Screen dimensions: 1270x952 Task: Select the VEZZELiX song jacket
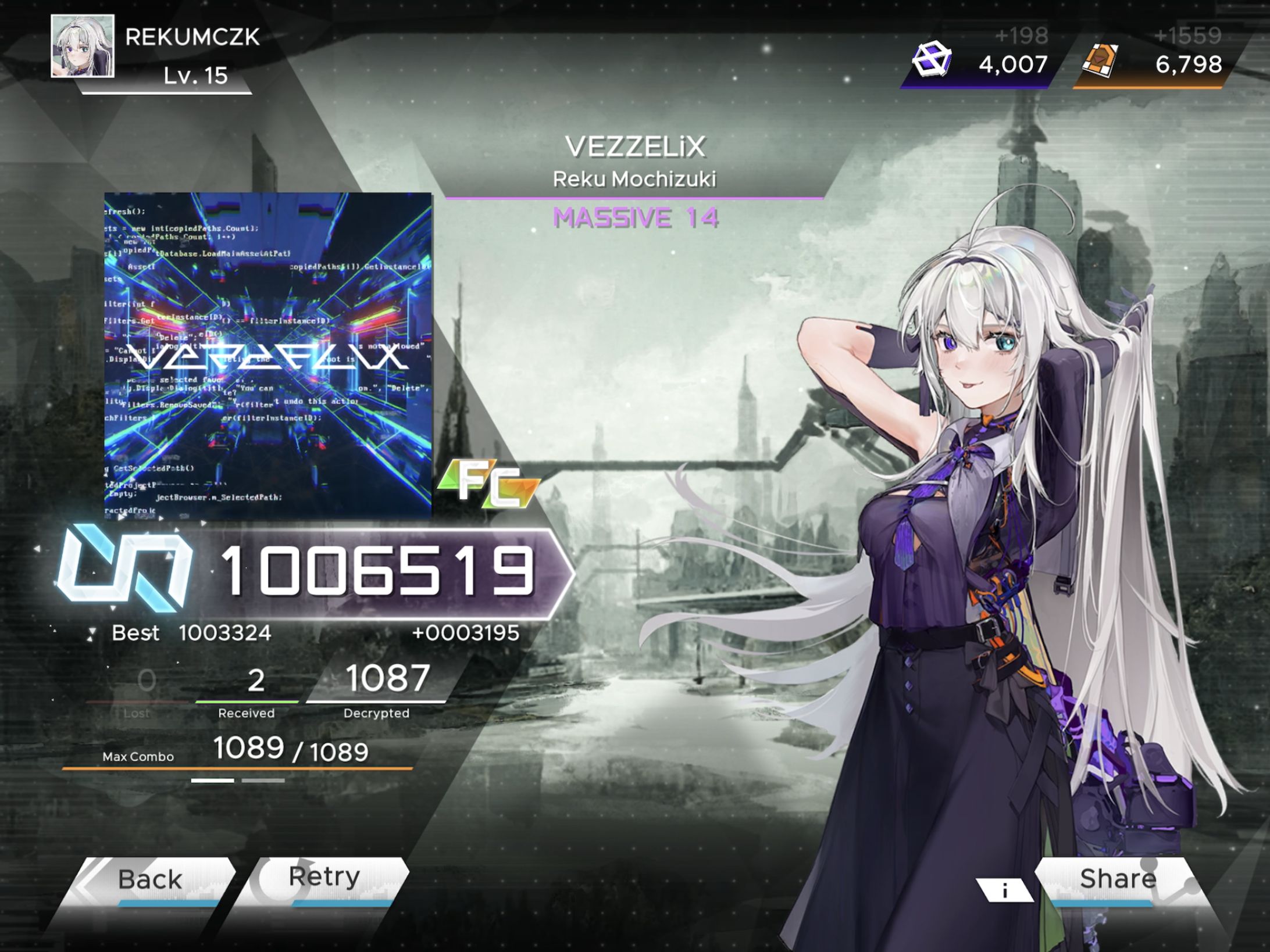click(268, 355)
